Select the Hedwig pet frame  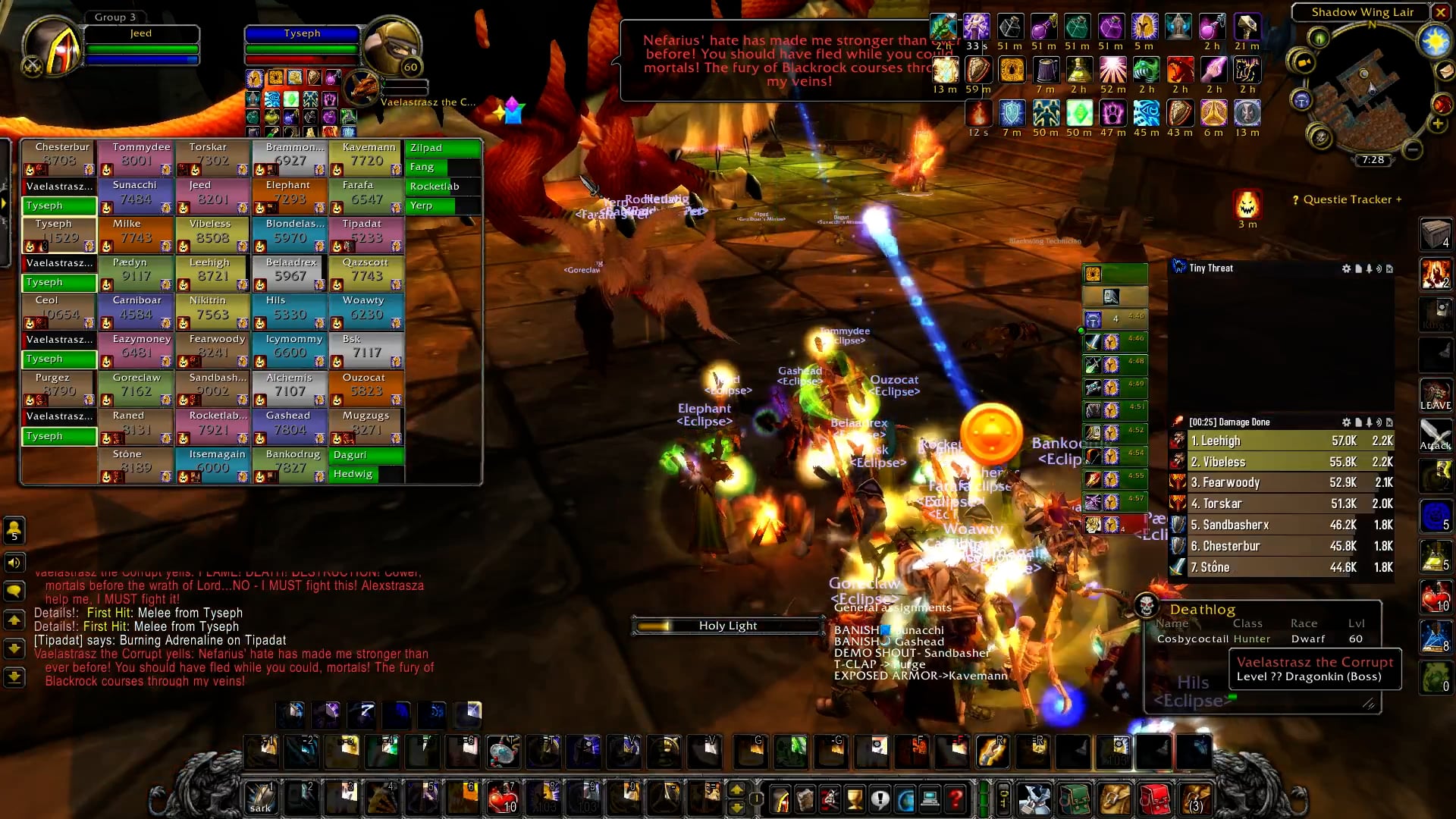pos(367,474)
